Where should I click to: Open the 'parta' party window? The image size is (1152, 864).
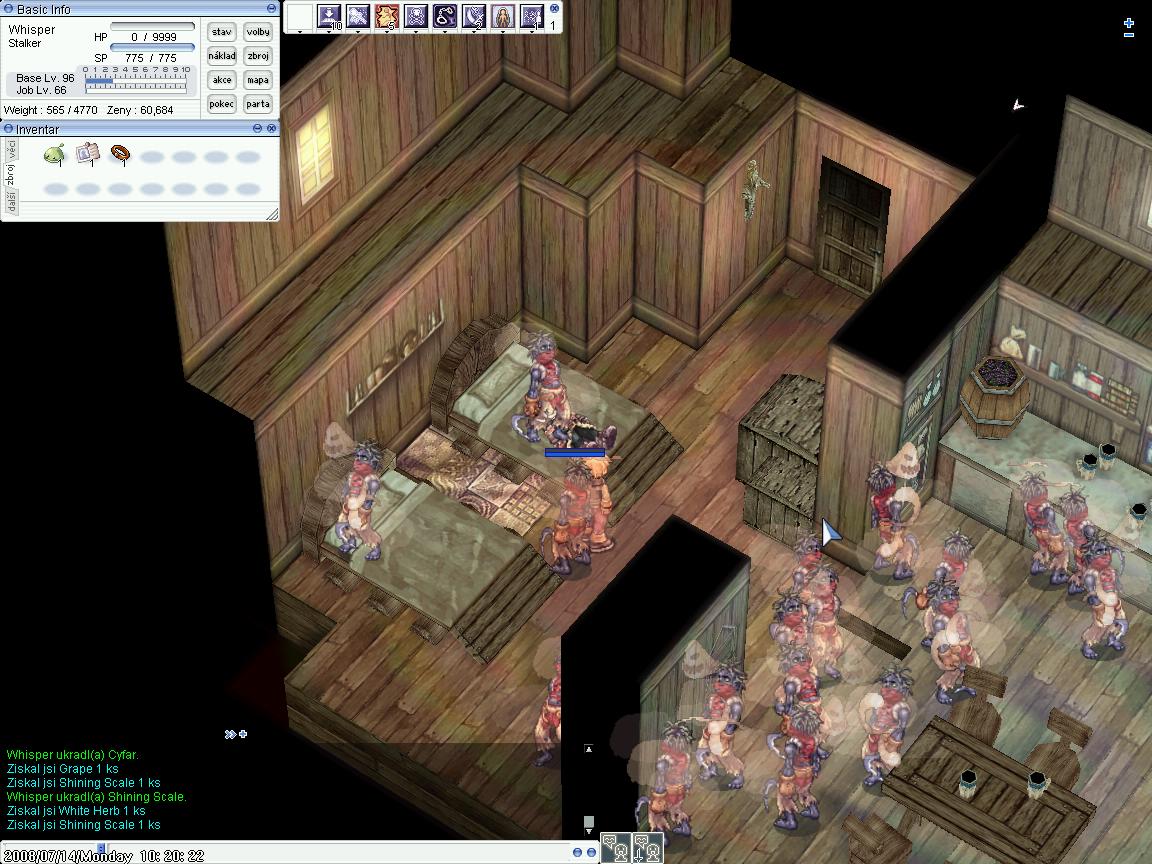point(258,104)
